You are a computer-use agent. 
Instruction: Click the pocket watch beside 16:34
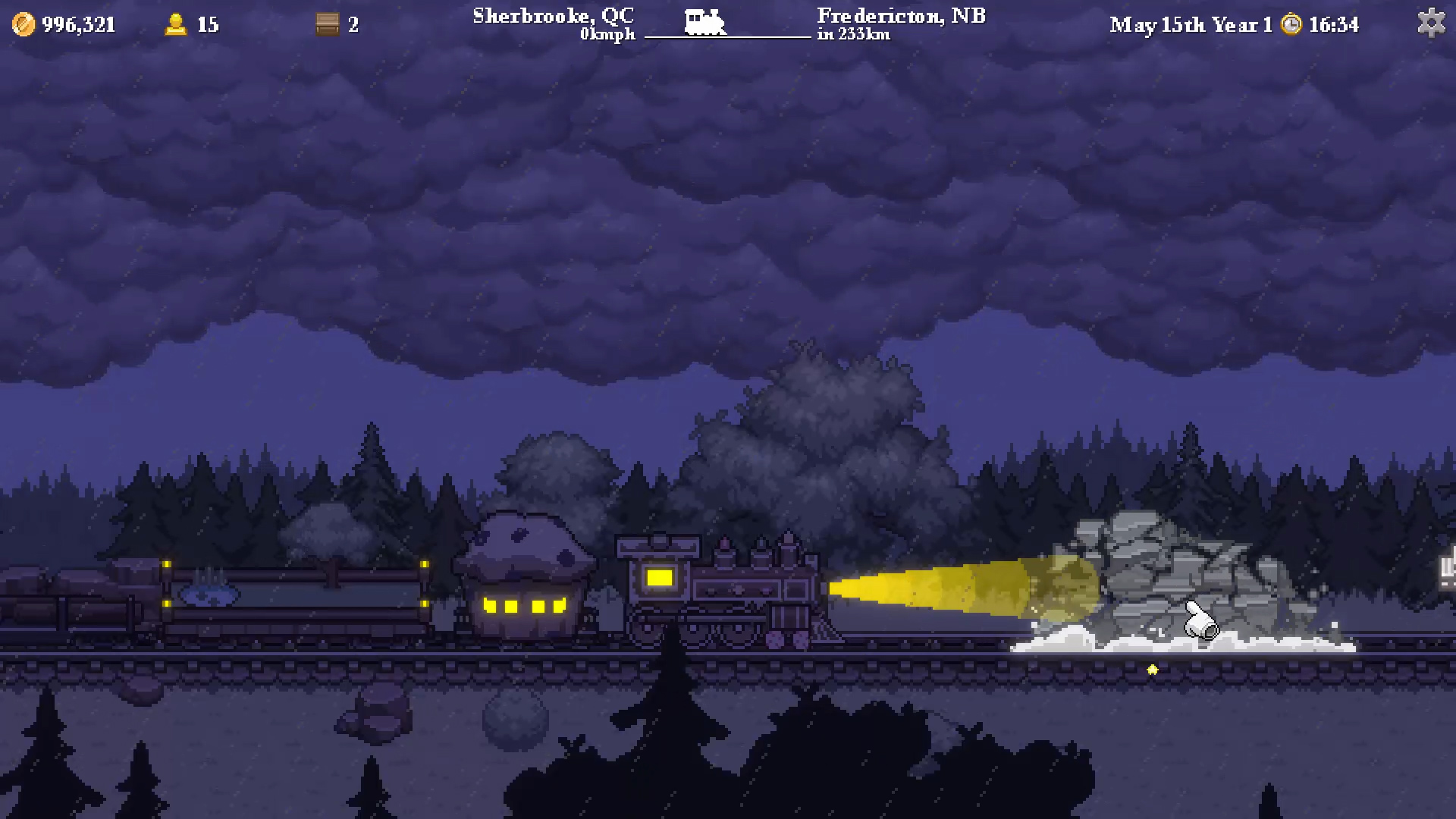tap(1291, 24)
